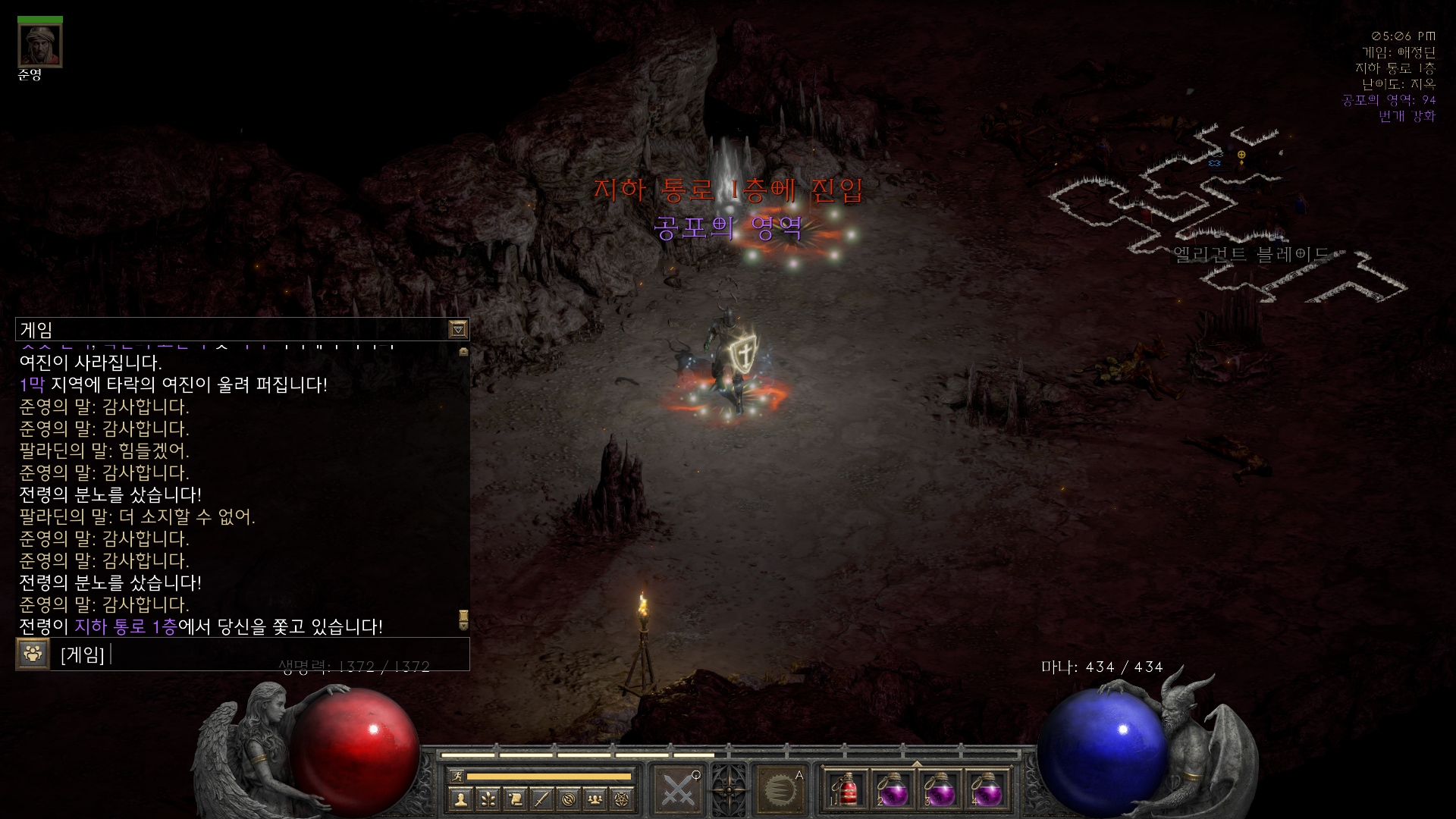Toggle the run/walk button
The image size is (1456, 819).
click(x=456, y=776)
